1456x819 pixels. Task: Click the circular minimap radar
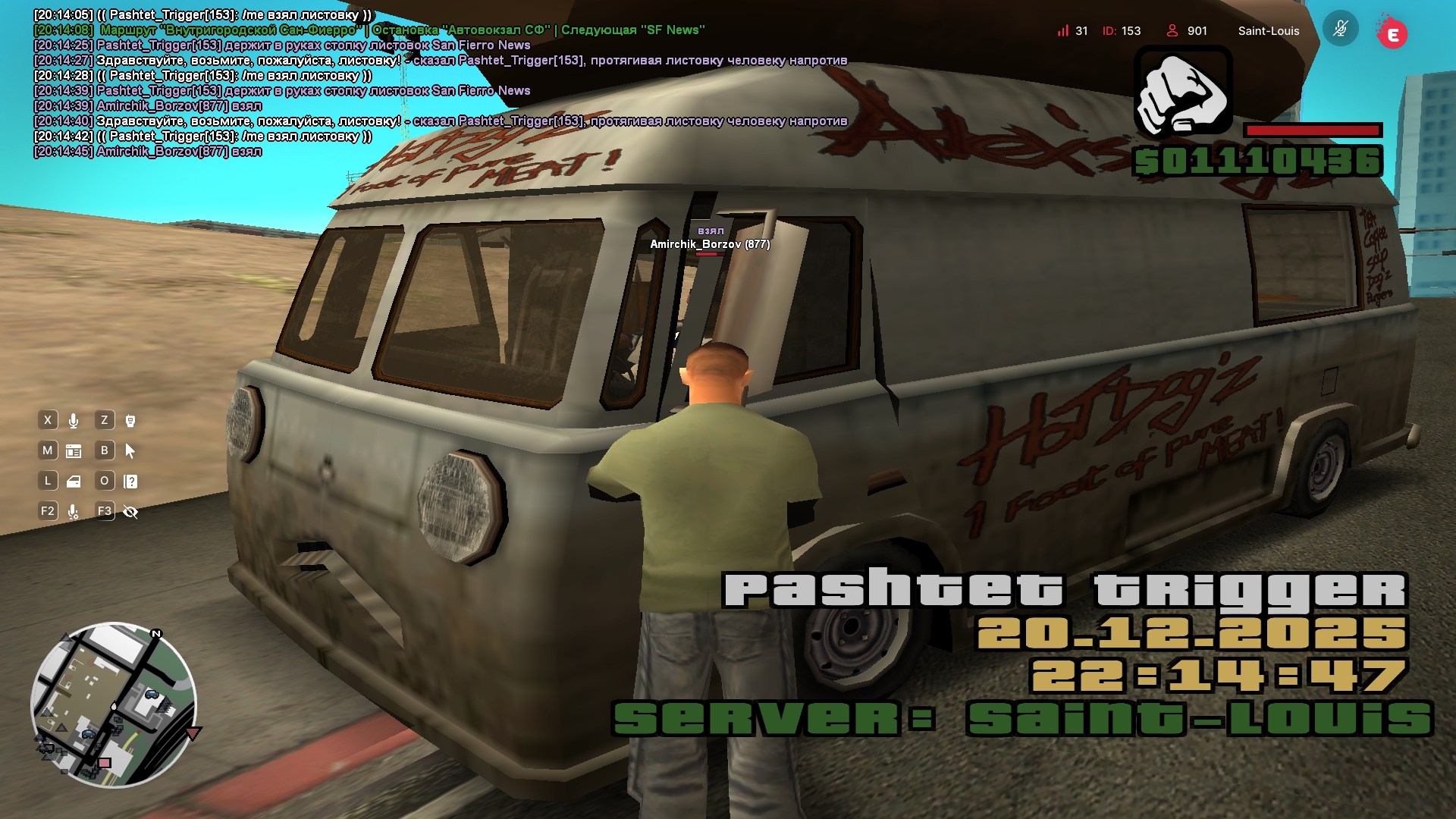[x=114, y=705]
